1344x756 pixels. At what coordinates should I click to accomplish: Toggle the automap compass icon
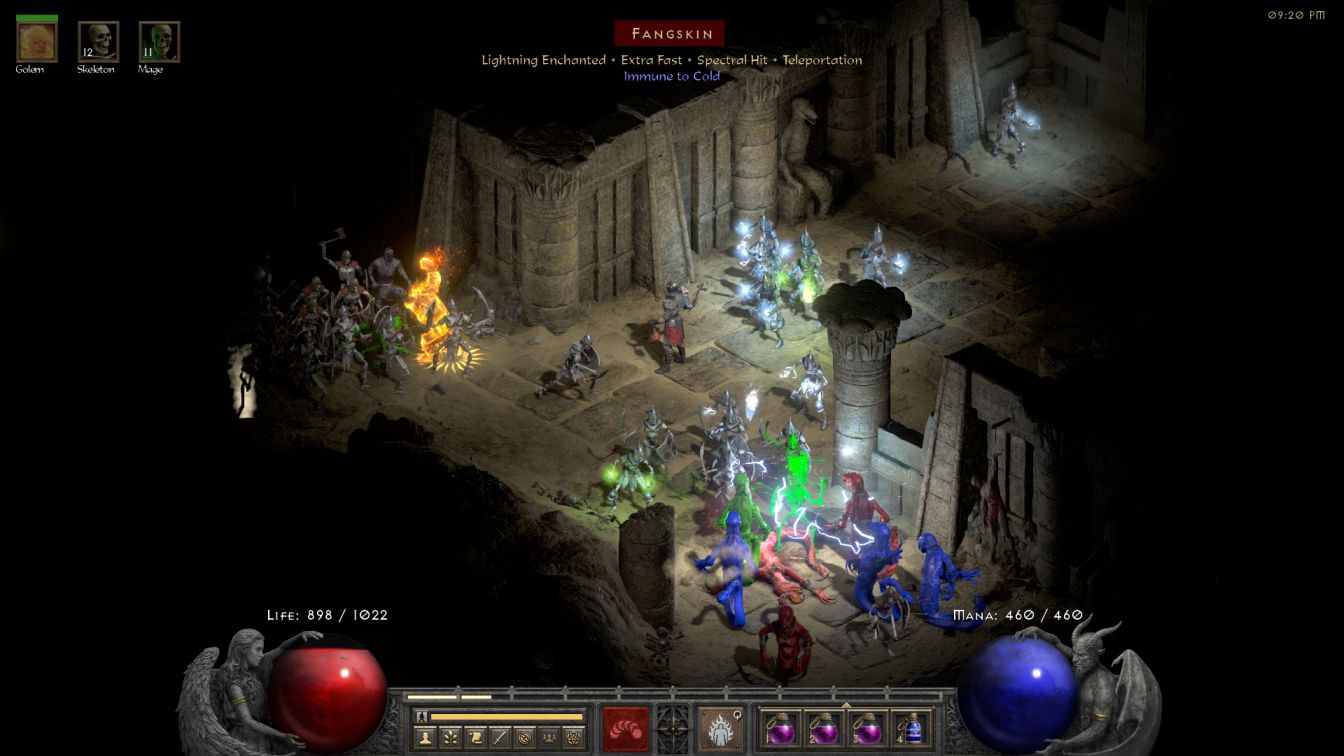click(524, 738)
